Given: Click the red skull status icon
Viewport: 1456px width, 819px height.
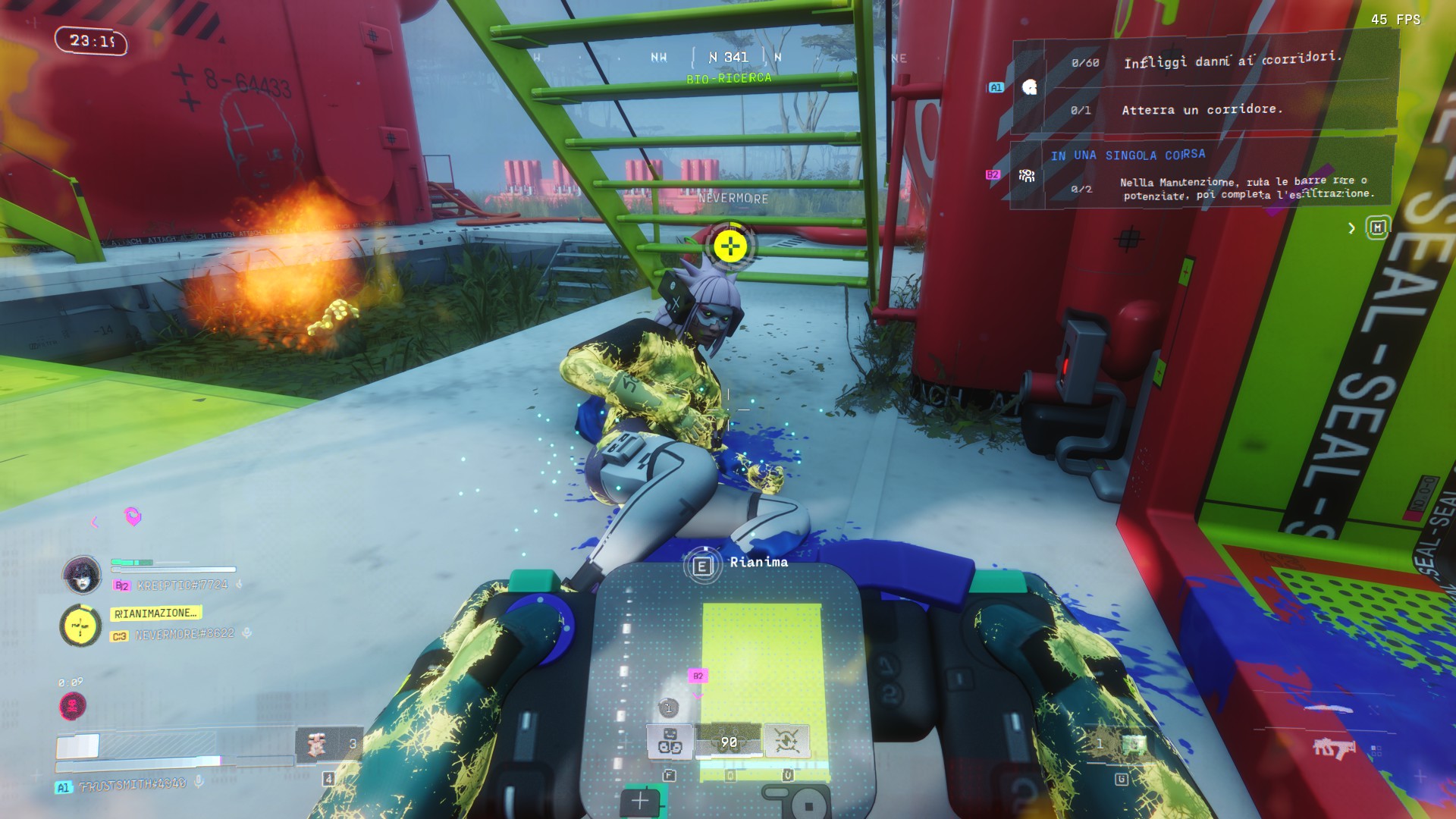Looking at the screenshot, I should (x=73, y=706).
